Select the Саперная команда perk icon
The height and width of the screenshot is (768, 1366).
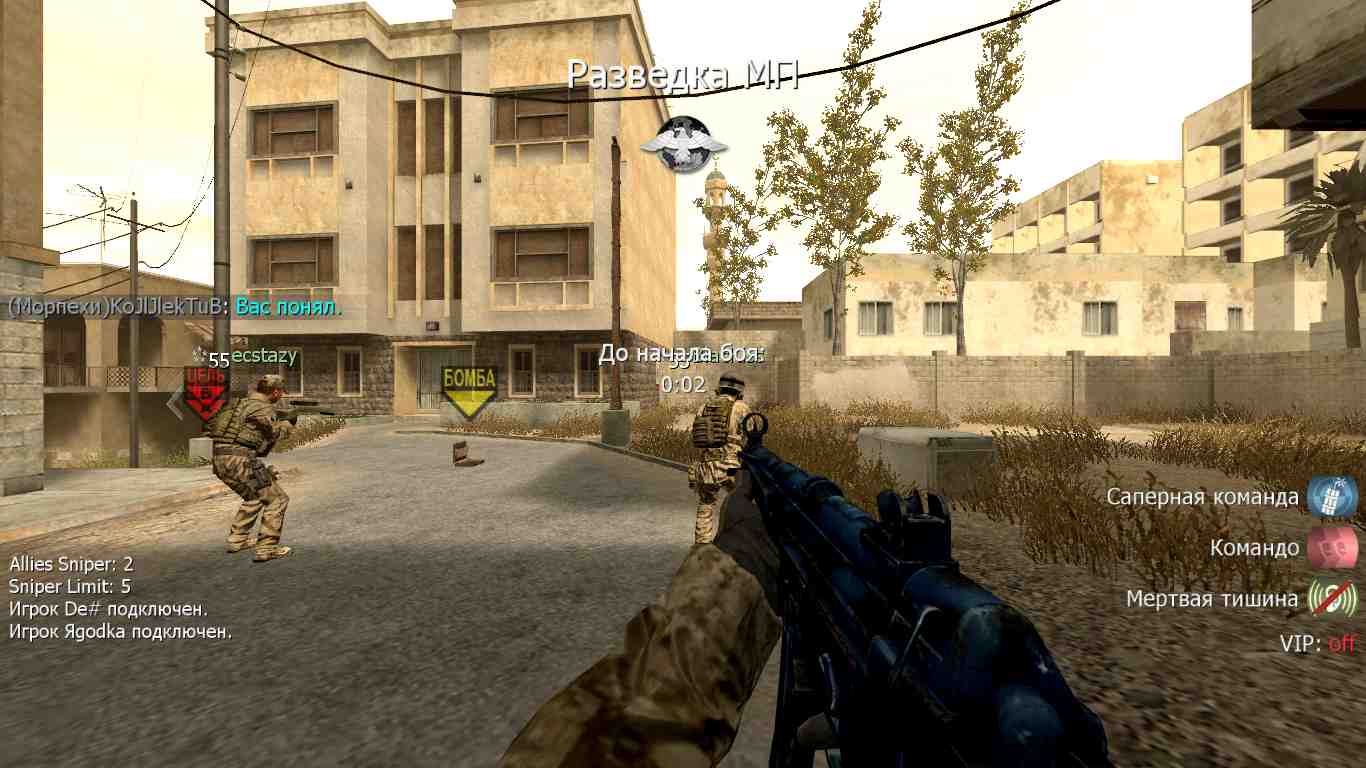point(1332,497)
